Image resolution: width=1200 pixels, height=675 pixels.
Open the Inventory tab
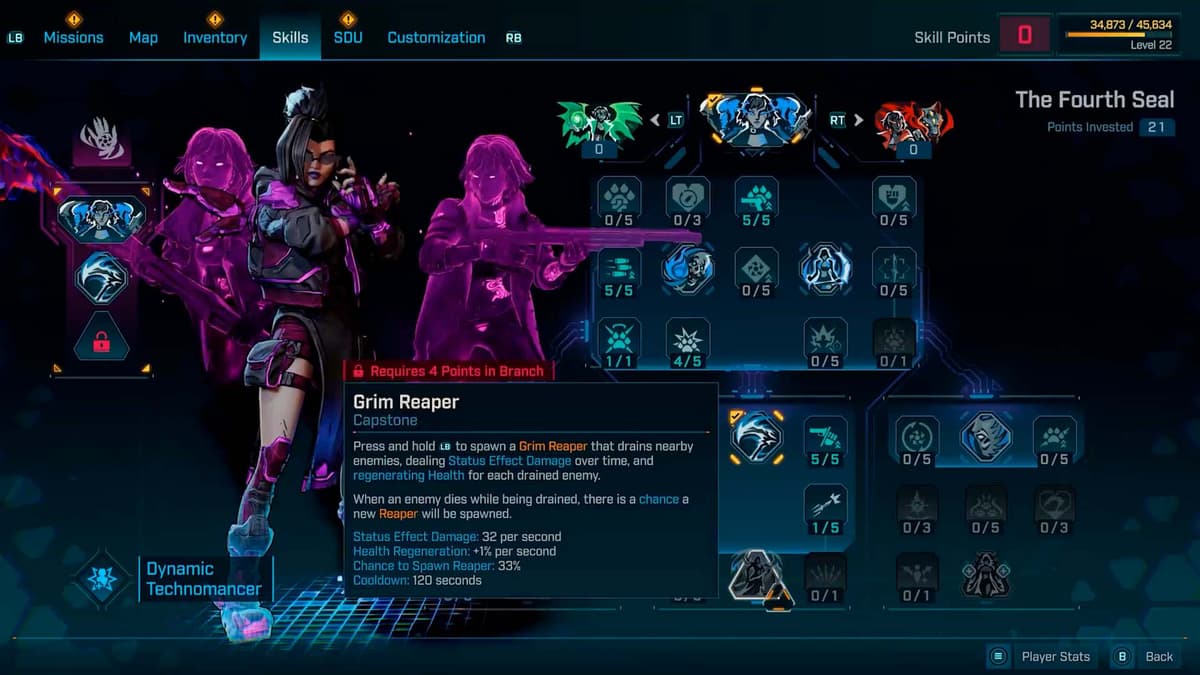tap(215, 38)
